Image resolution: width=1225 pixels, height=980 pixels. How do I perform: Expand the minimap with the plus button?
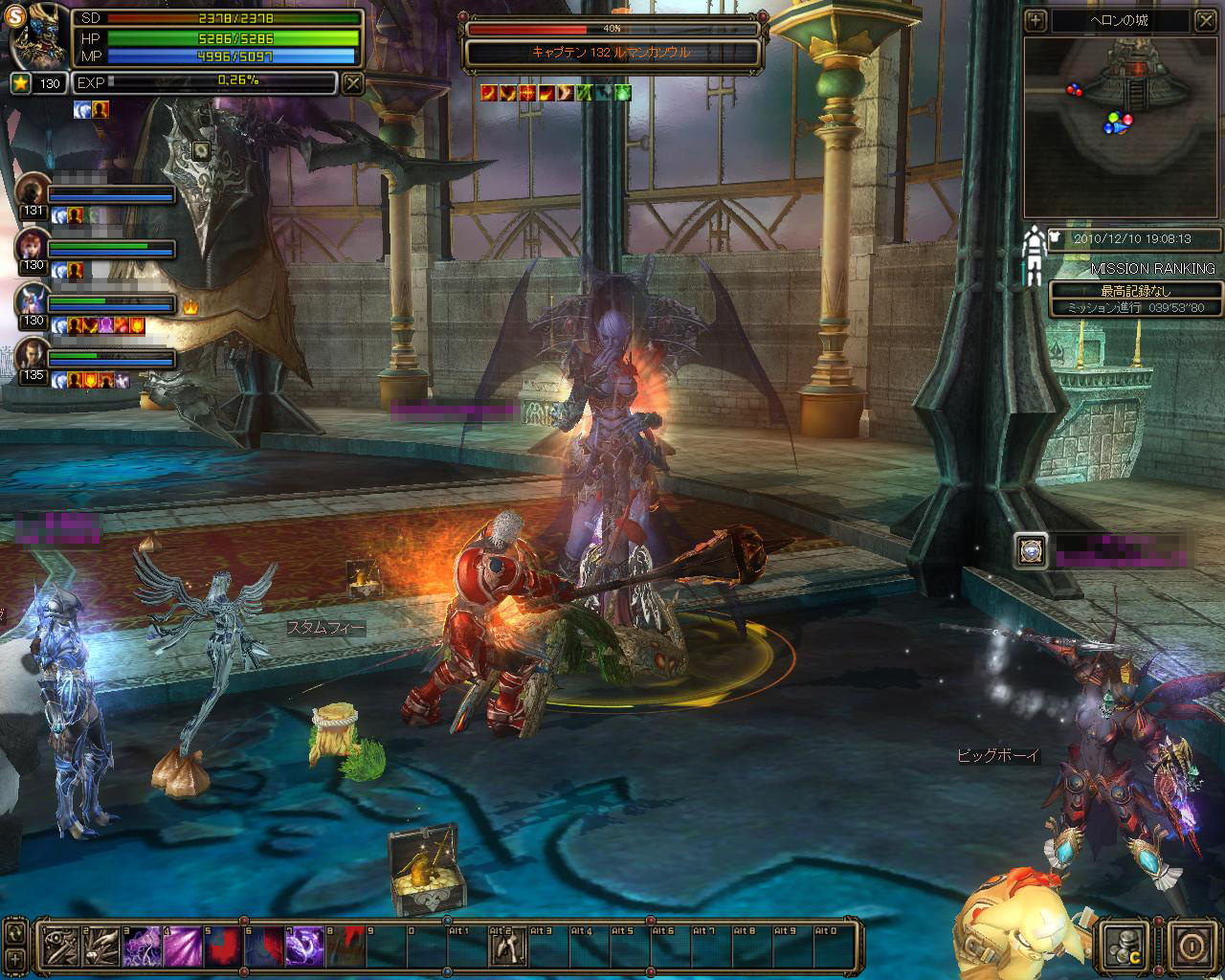pyautogui.click(x=1036, y=19)
